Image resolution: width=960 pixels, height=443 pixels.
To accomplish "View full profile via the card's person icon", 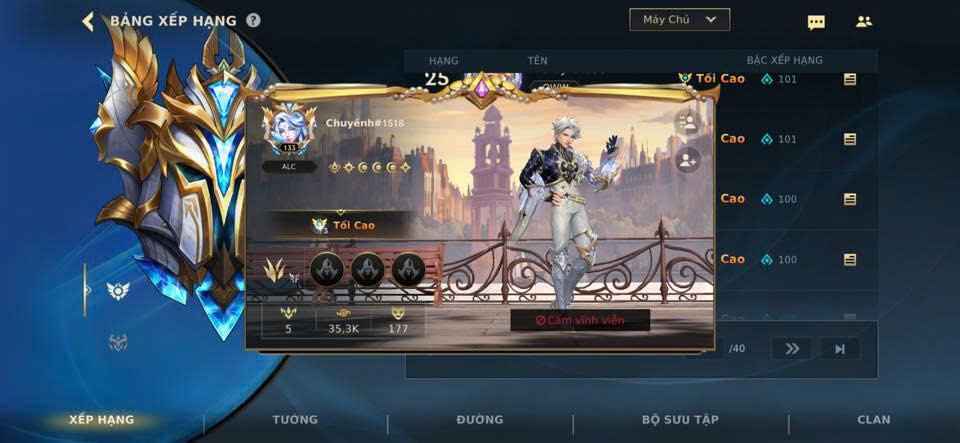I will (688, 123).
